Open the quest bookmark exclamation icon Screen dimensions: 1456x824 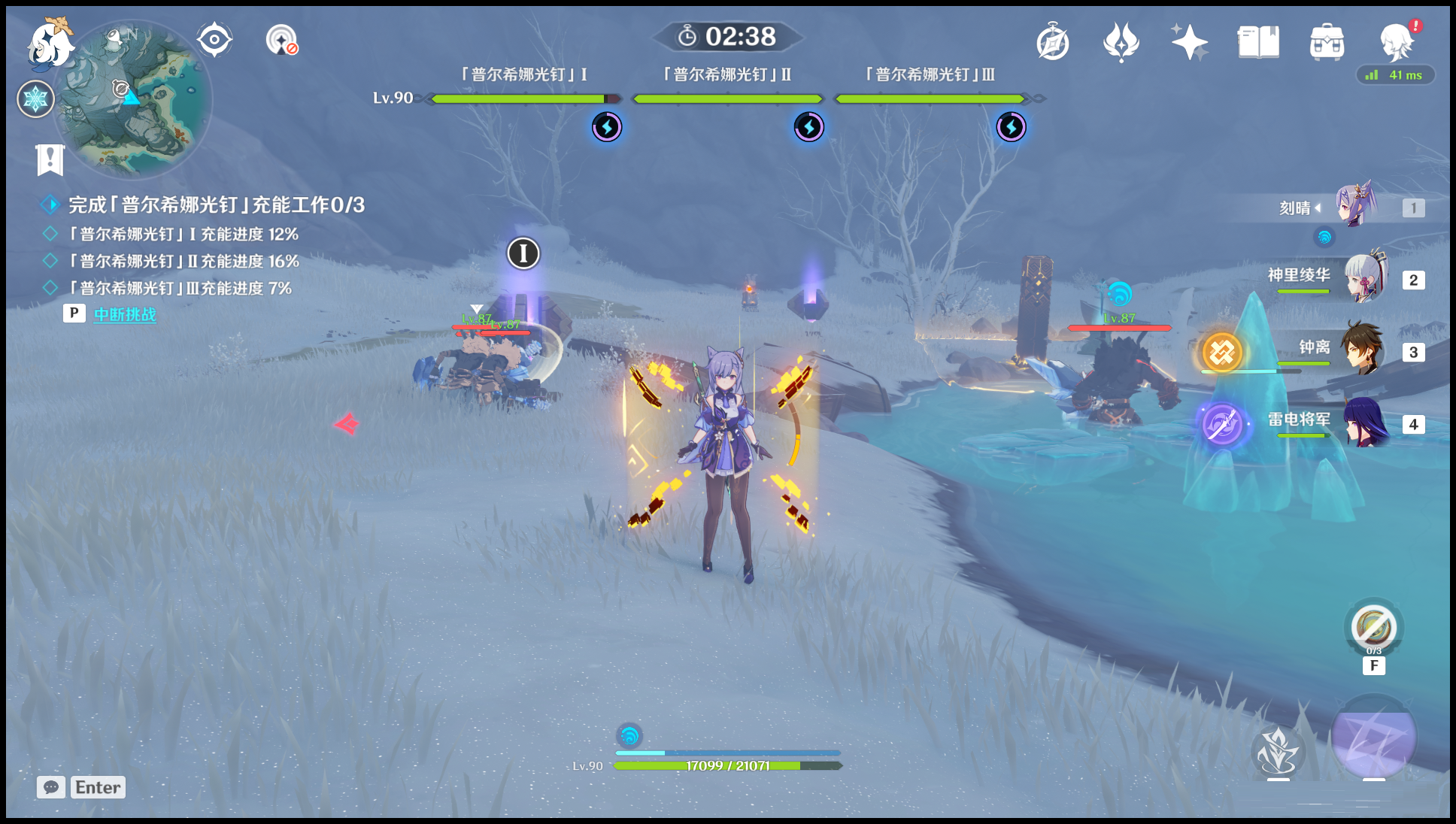tap(50, 159)
